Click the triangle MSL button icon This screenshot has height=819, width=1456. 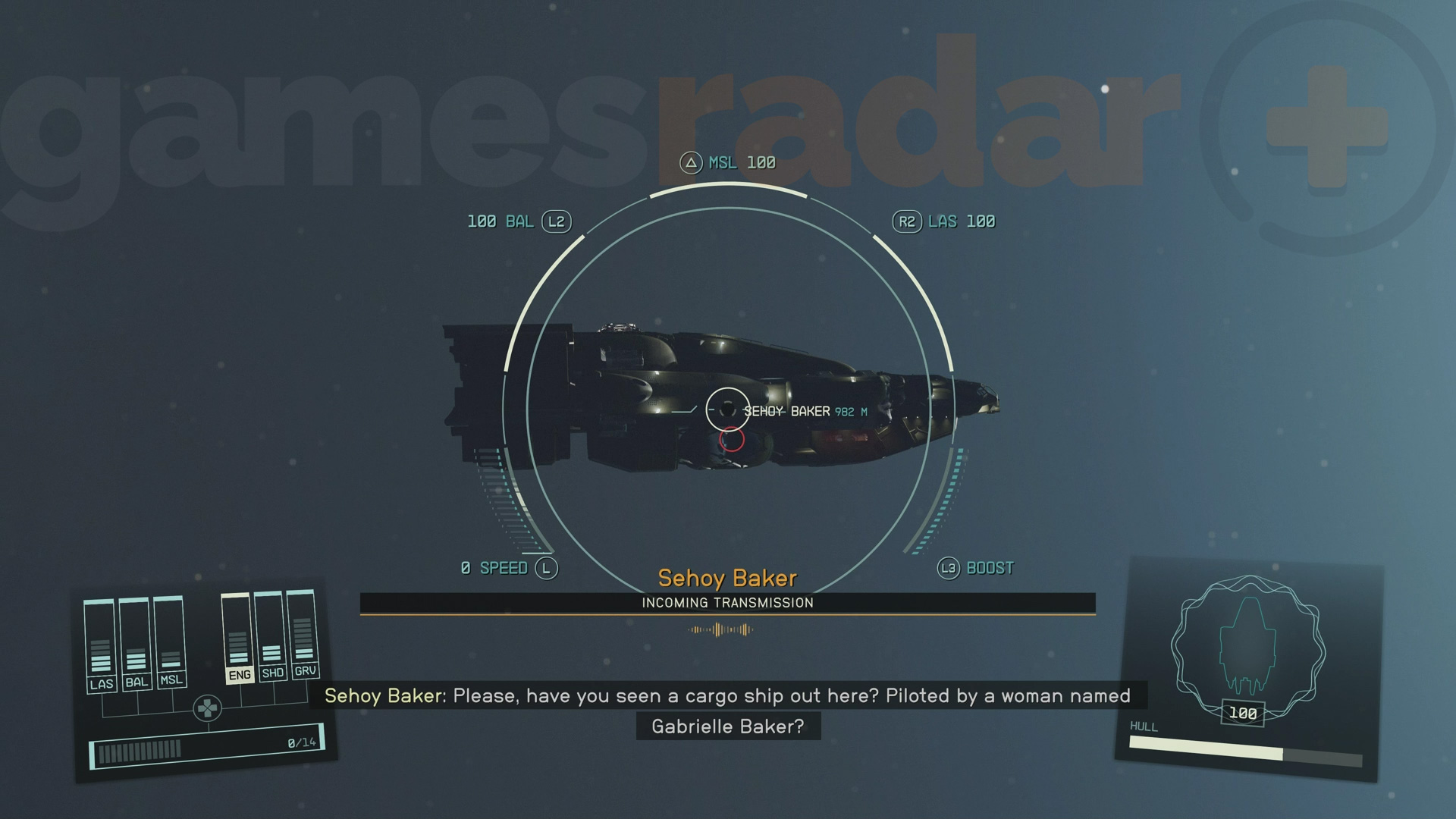(691, 162)
